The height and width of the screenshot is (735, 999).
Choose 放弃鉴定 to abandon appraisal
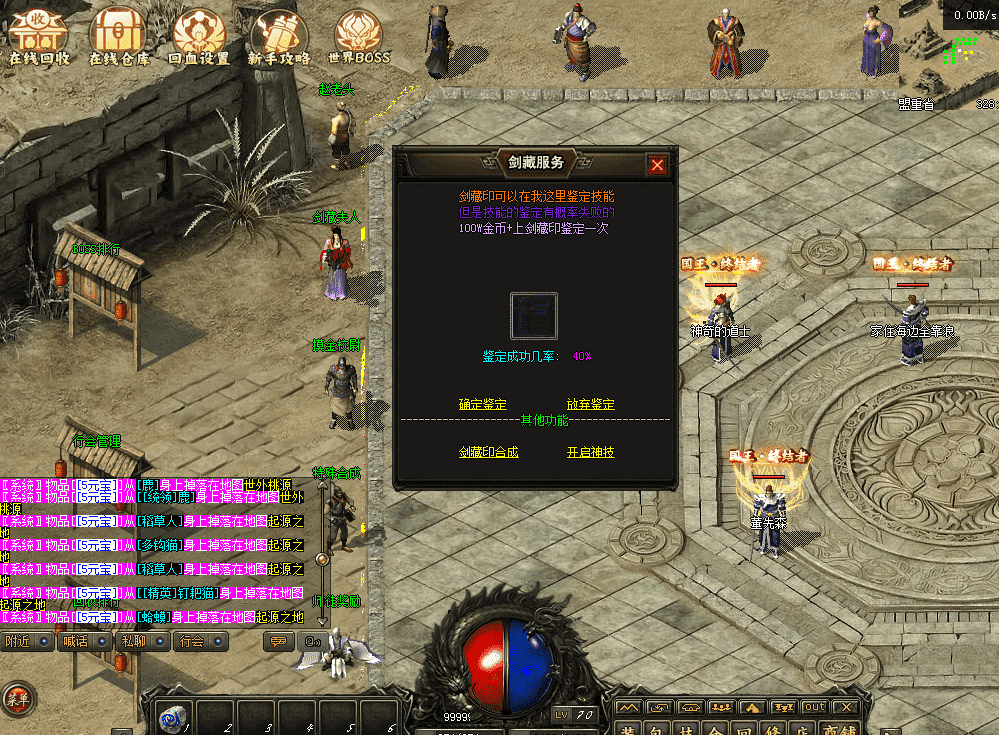tap(590, 404)
